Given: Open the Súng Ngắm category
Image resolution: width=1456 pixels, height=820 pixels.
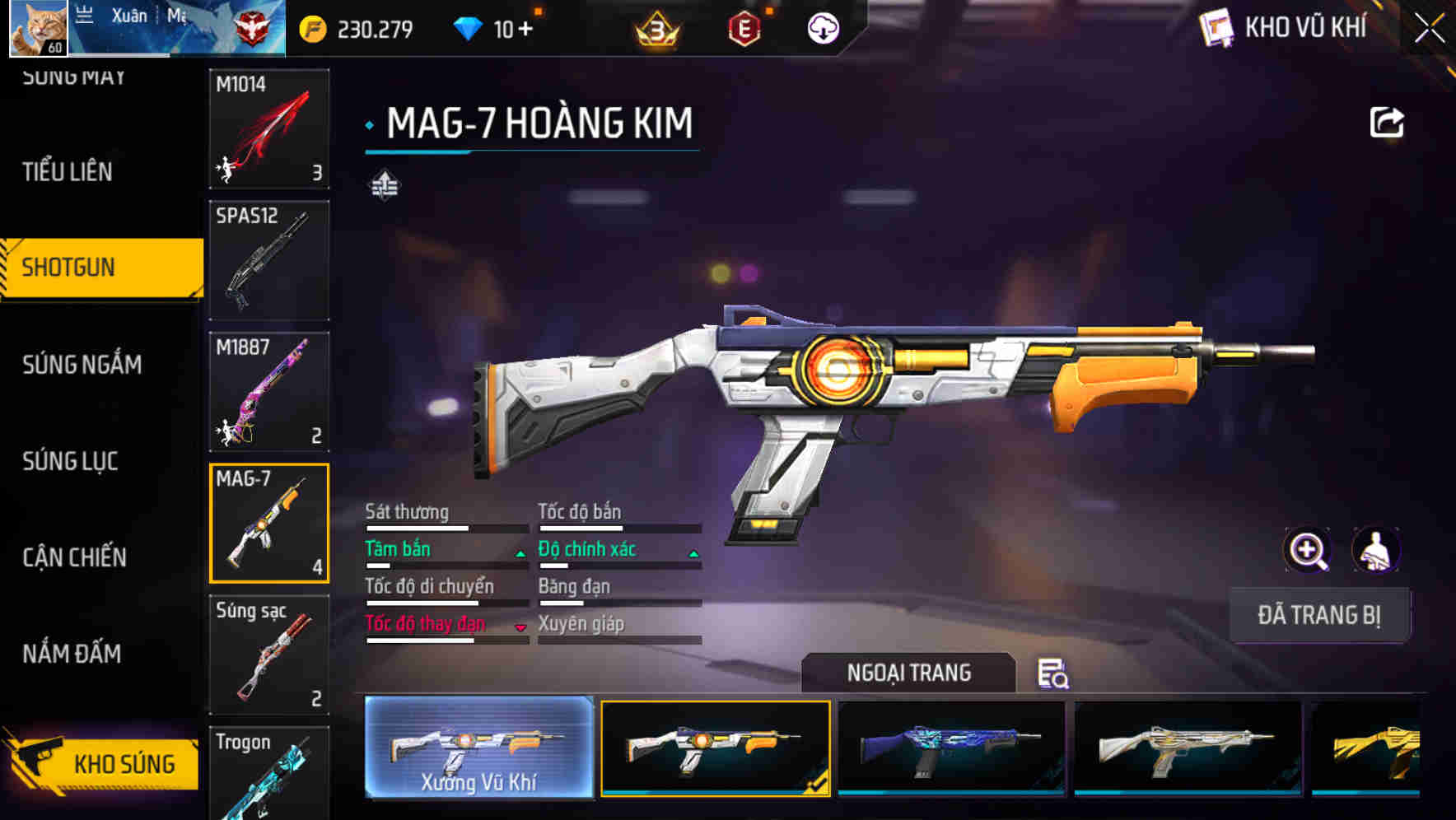Looking at the screenshot, I should pyautogui.click(x=82, y=364).
